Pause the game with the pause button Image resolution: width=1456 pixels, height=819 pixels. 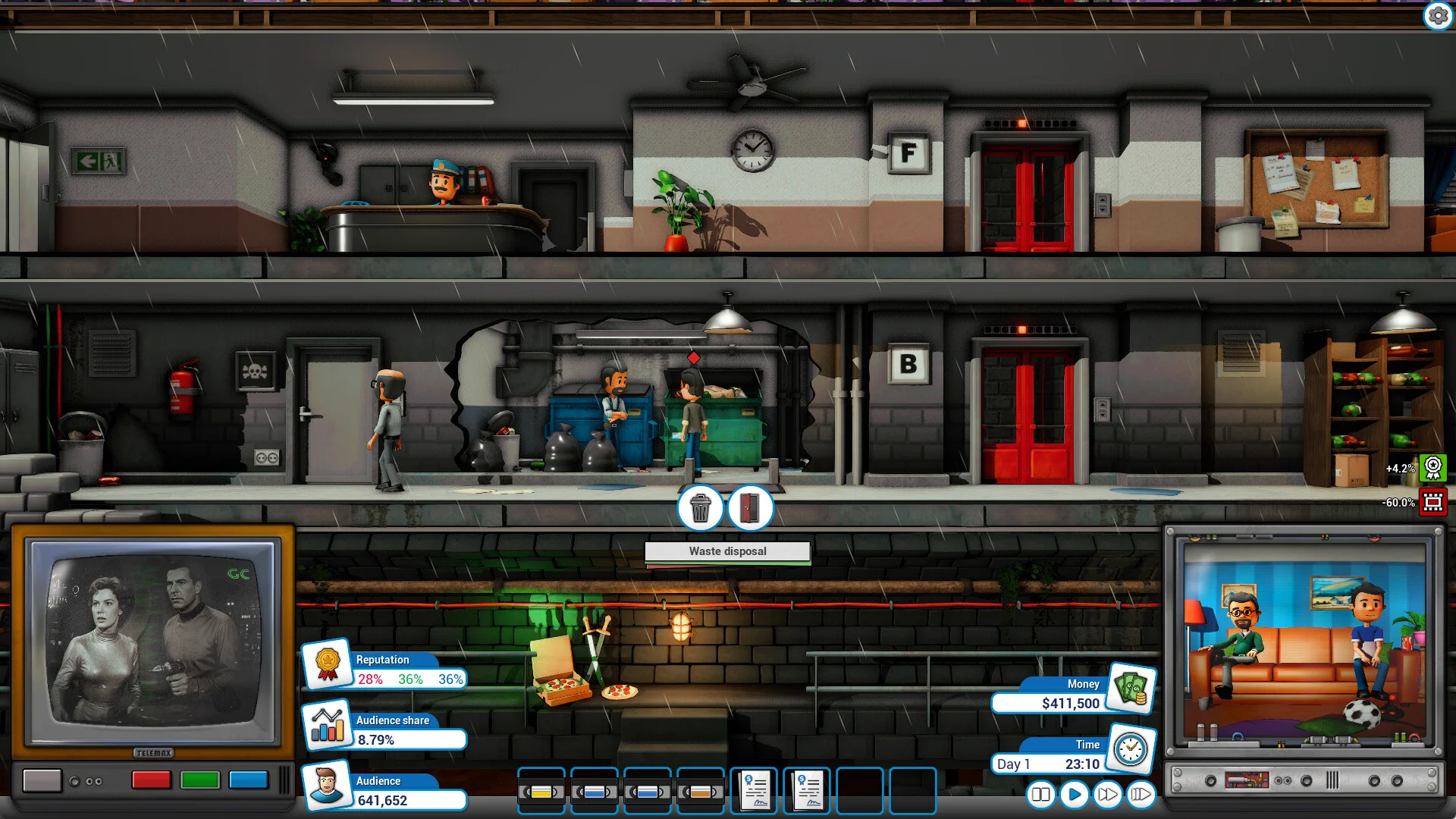point(1040,795)
